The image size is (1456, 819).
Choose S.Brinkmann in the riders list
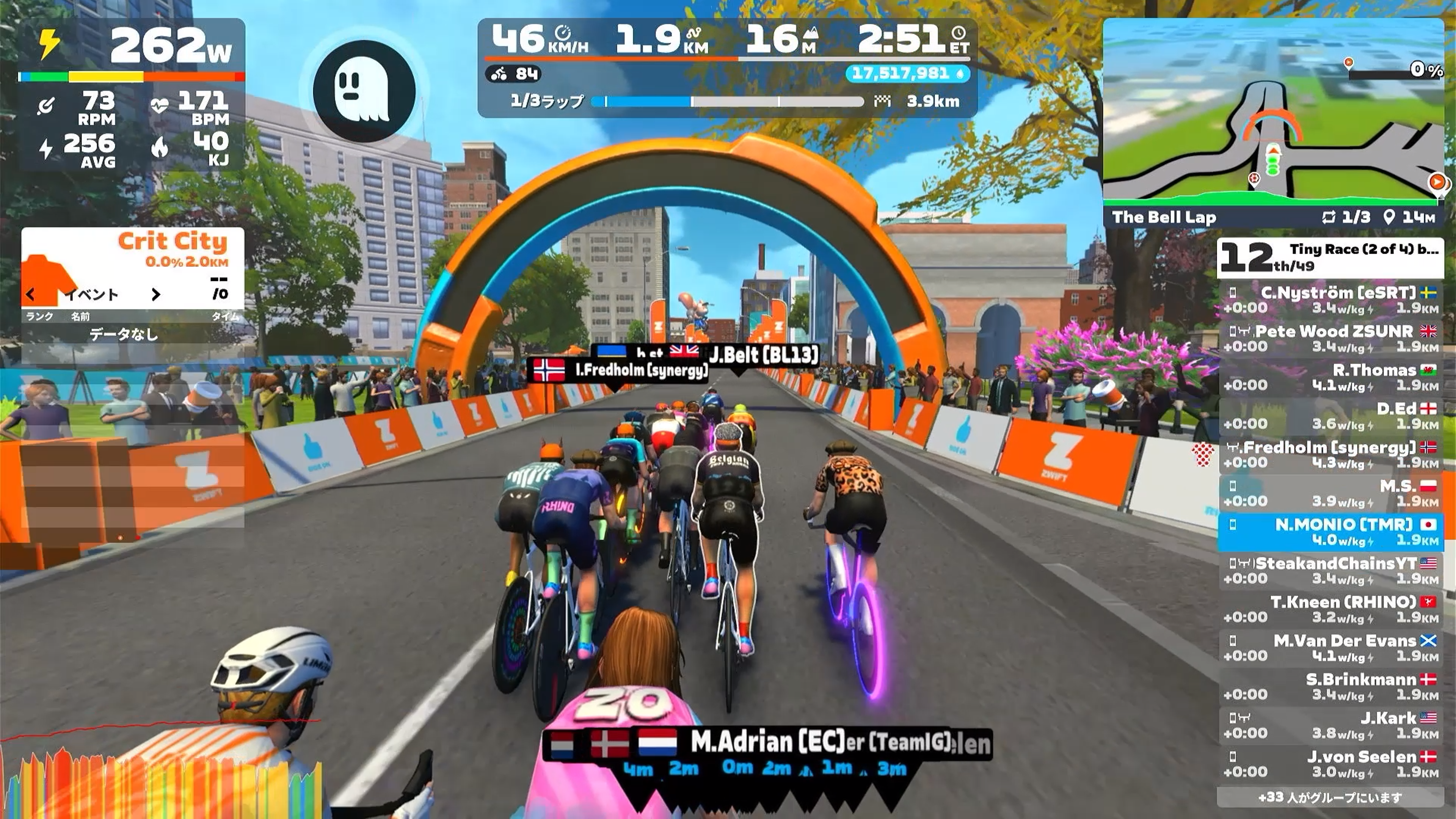pos(1330,687)
